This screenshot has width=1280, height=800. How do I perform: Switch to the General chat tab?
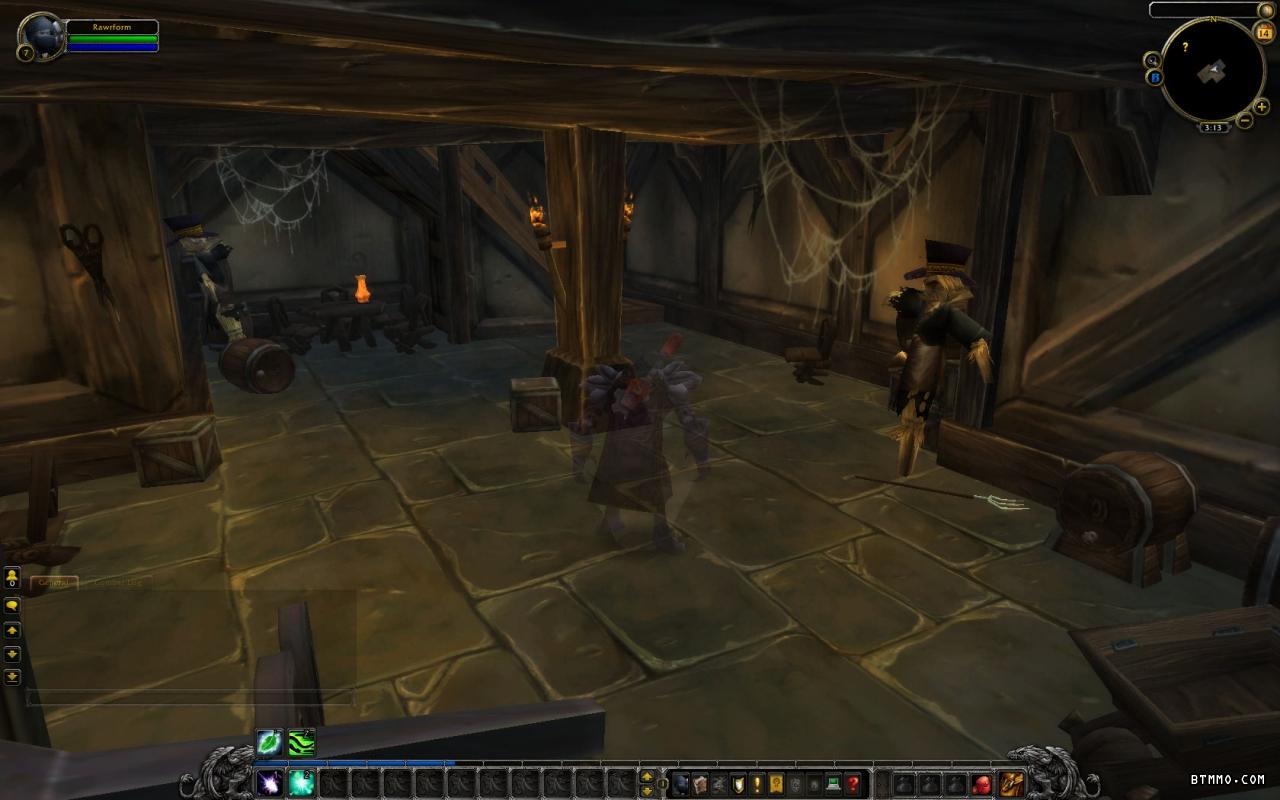(54, 582)
